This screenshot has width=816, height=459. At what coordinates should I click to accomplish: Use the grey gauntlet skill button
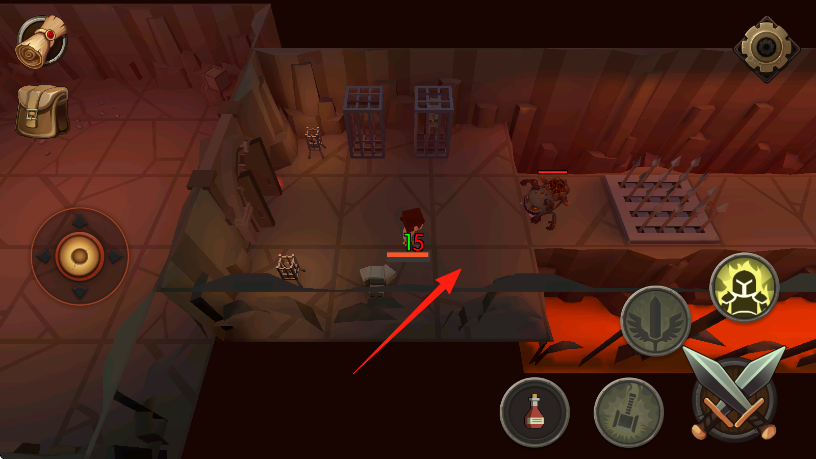628,412
